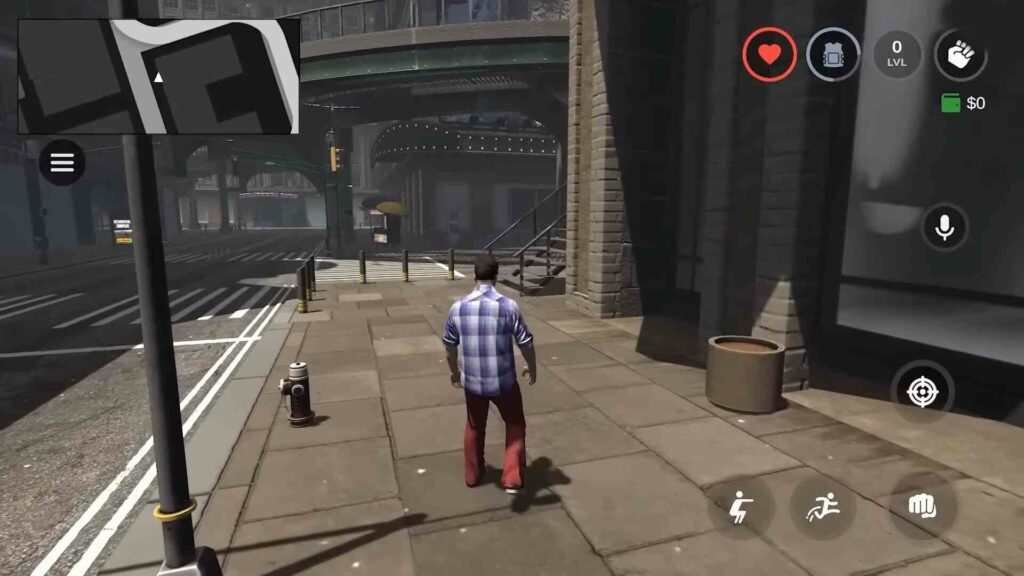Toggle the microphone voice chat
The image size is (1024, 576).
coord(944,228)
